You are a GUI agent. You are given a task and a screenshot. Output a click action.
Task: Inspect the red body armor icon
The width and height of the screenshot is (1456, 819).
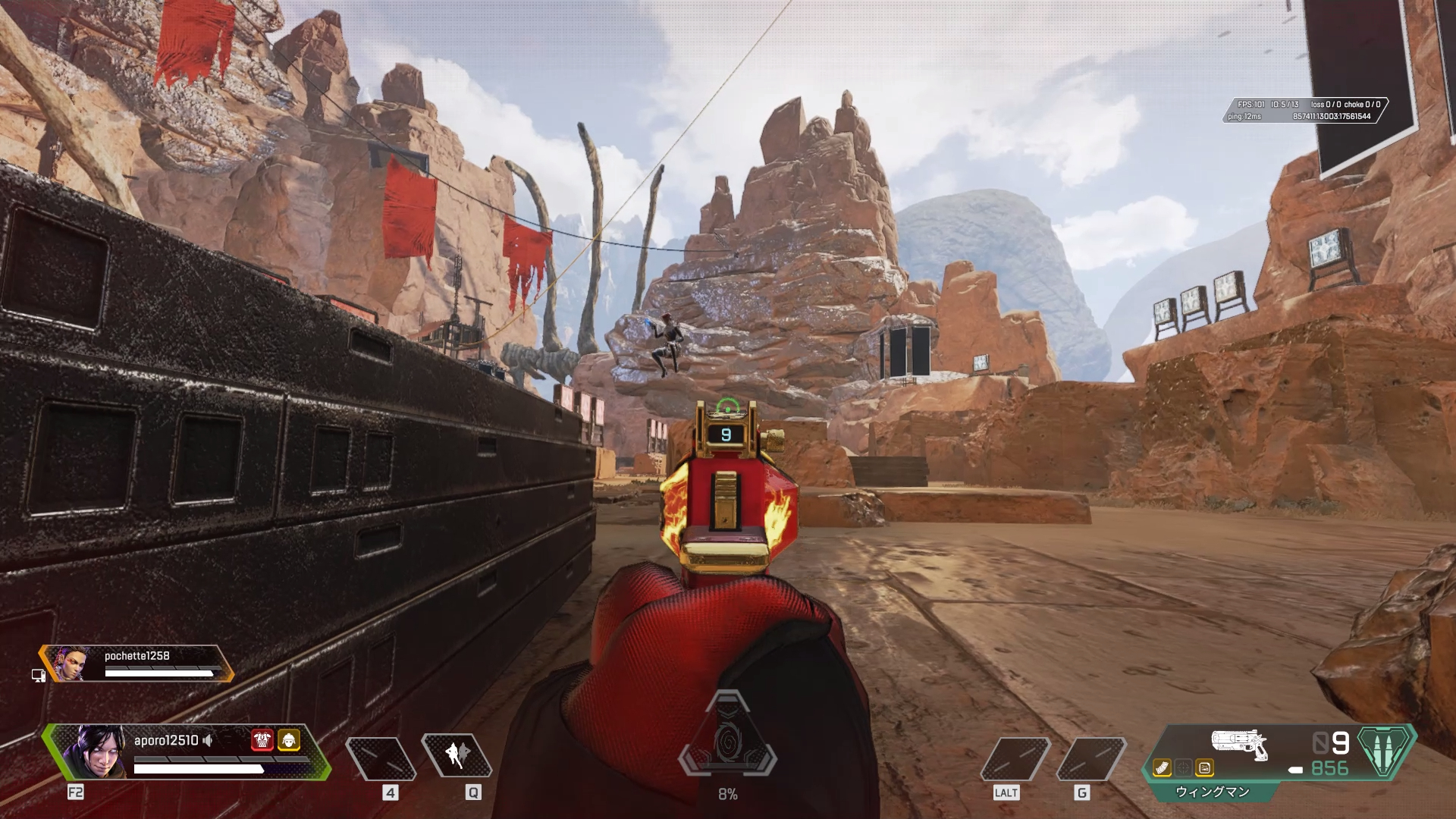(x=262, y=740)
